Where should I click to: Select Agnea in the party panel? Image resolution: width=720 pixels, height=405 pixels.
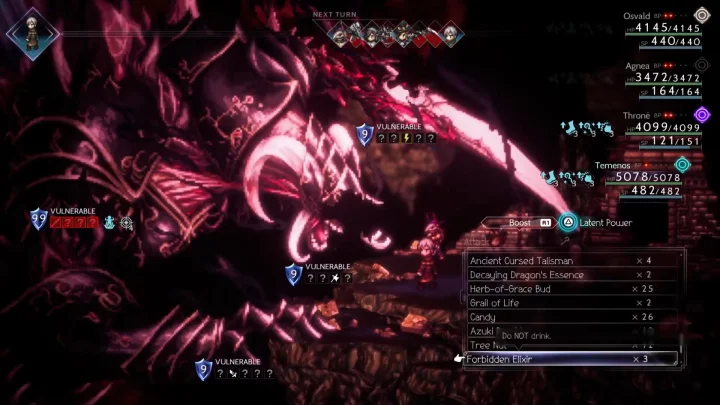tap(660, 78)
